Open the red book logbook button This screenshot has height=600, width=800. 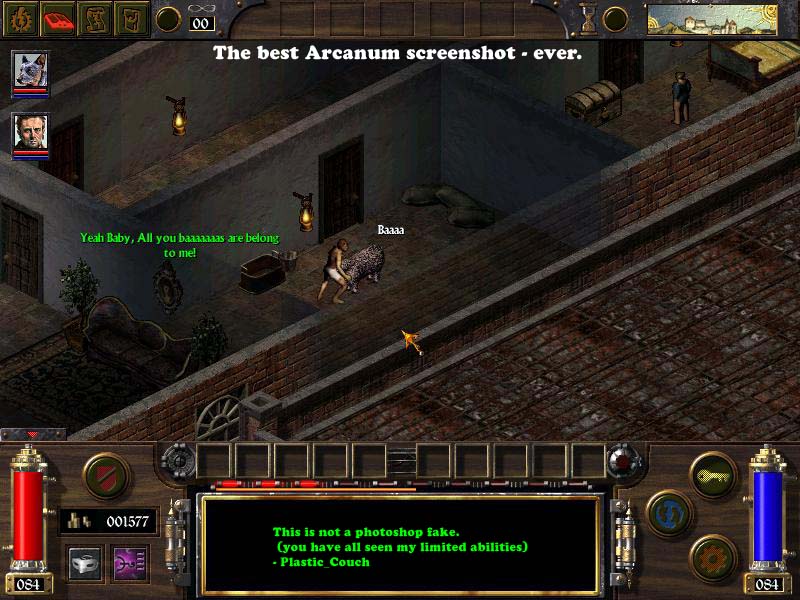click(57, 18)
